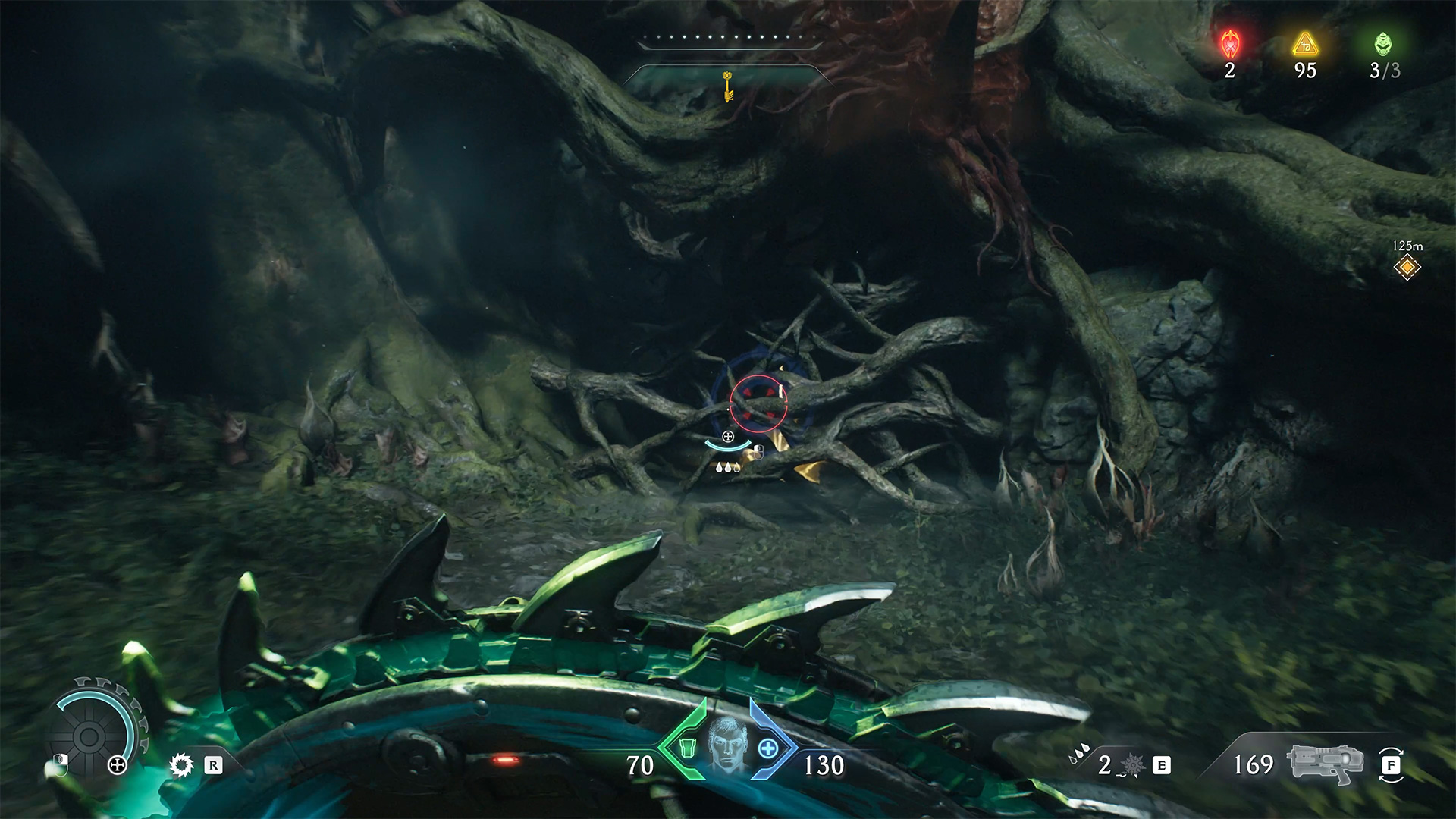
Task: Click the orange objective waypoint marker
Action: pos(1407,267)
